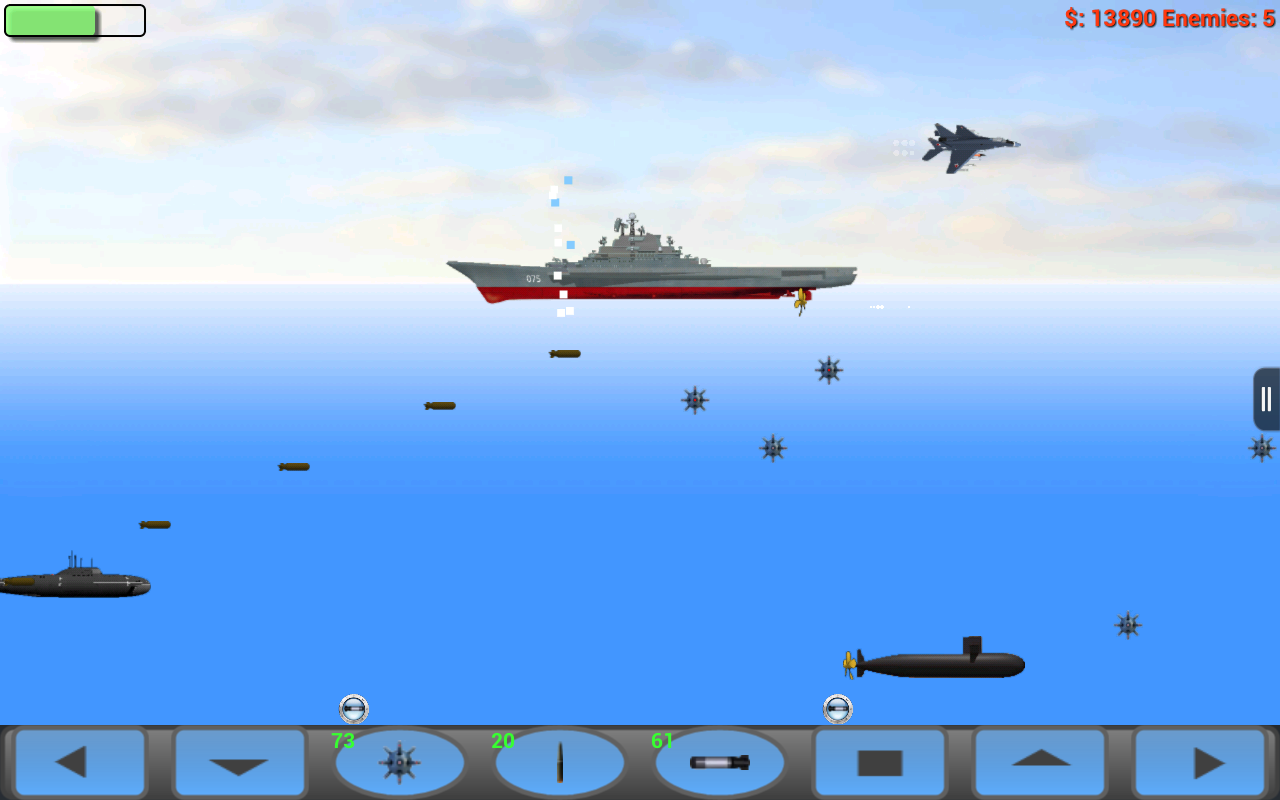Click the green health bar
This screenshot has width=1280, height=800.
pos(50,20)
